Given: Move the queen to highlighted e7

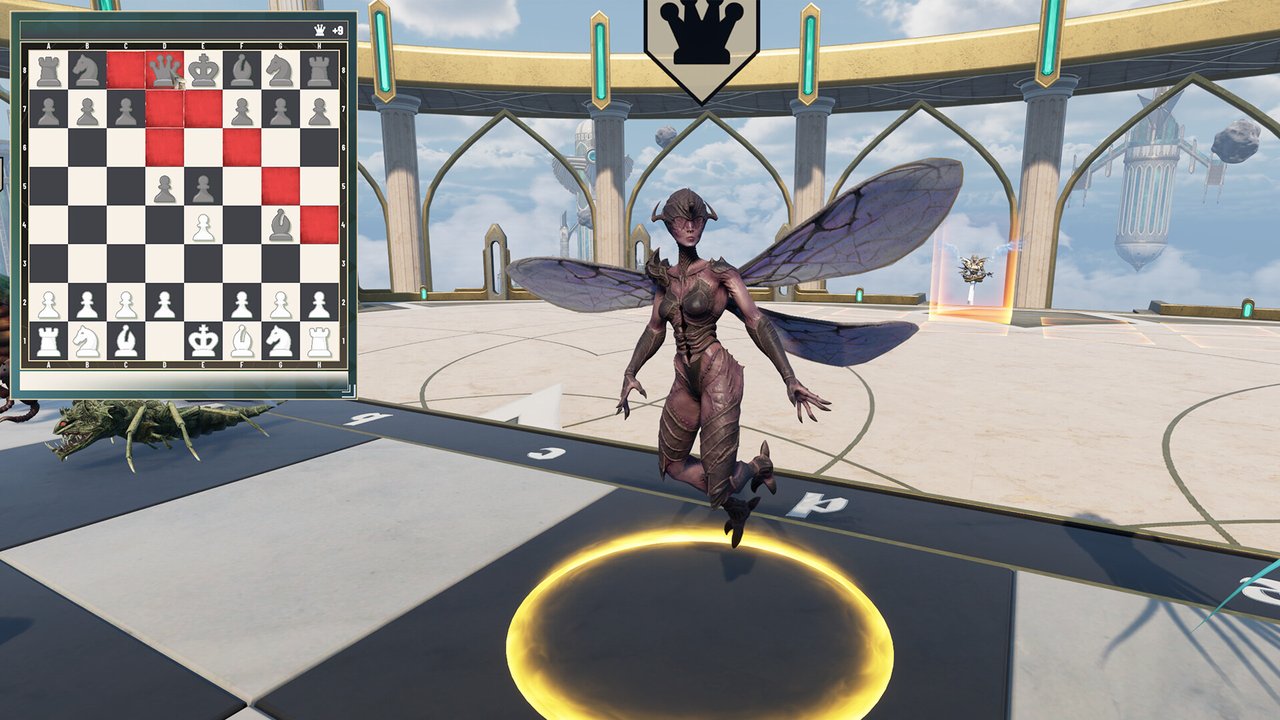Looking at the screenshot, I should pyautogui.click(x=203, y=109).
